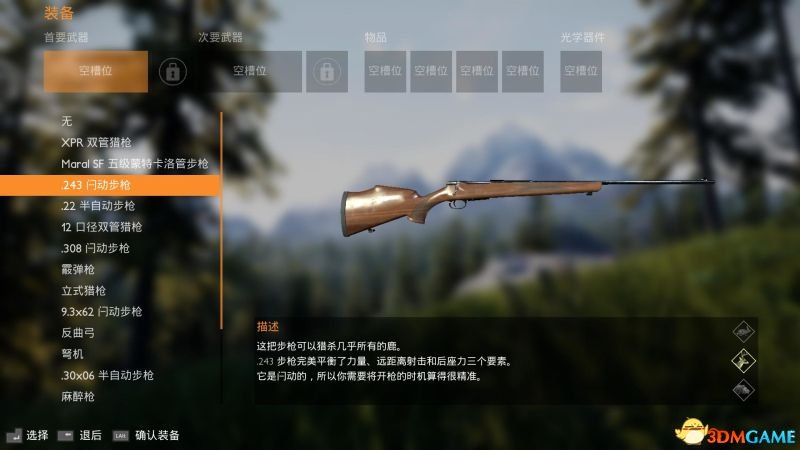This screenshot has width=800, height=450.
Task: Select the 弩机 crossbow entry
Action: pos(73,354)
